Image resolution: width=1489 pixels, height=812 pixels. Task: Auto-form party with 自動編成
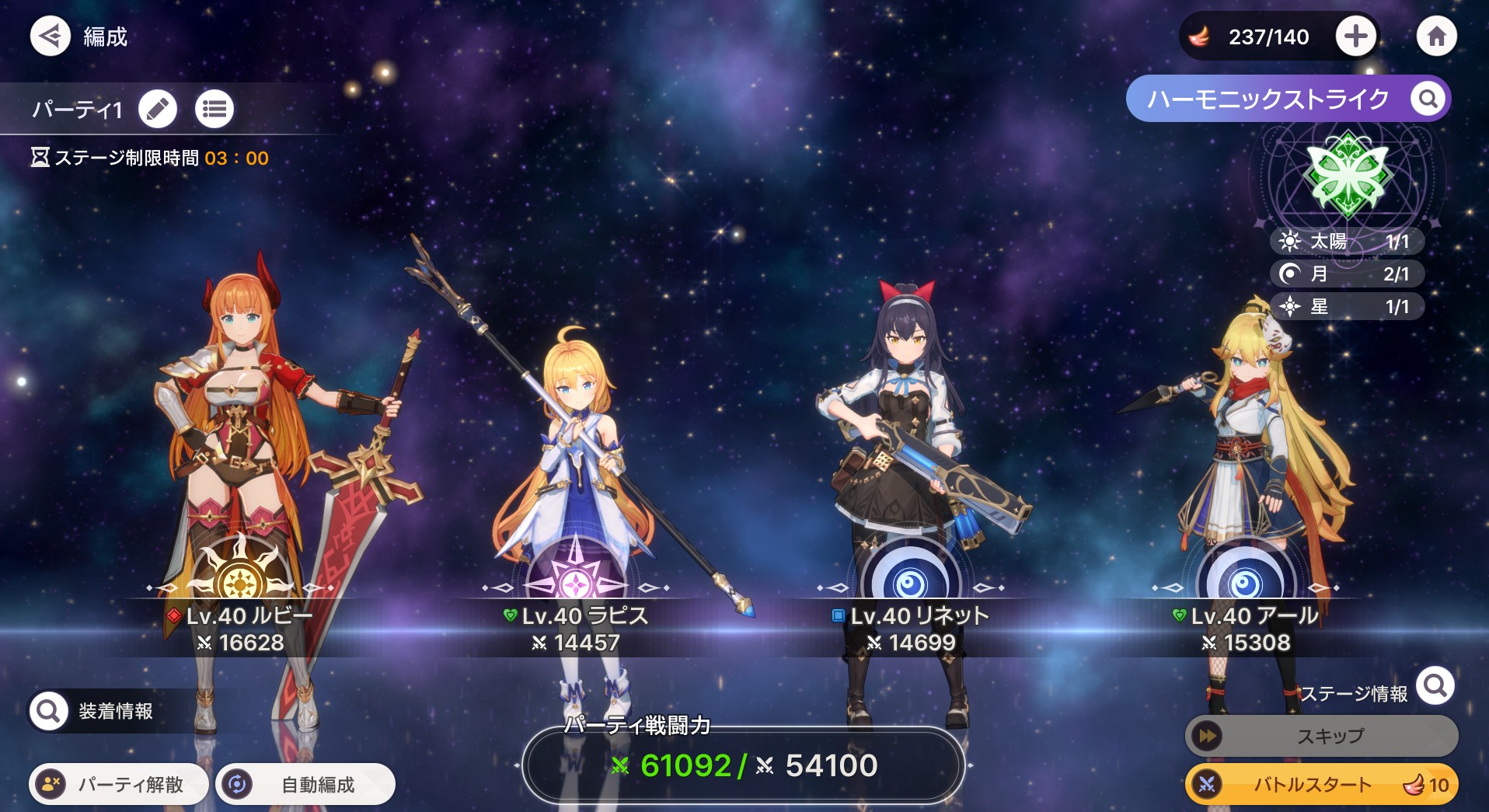(305, 784)
